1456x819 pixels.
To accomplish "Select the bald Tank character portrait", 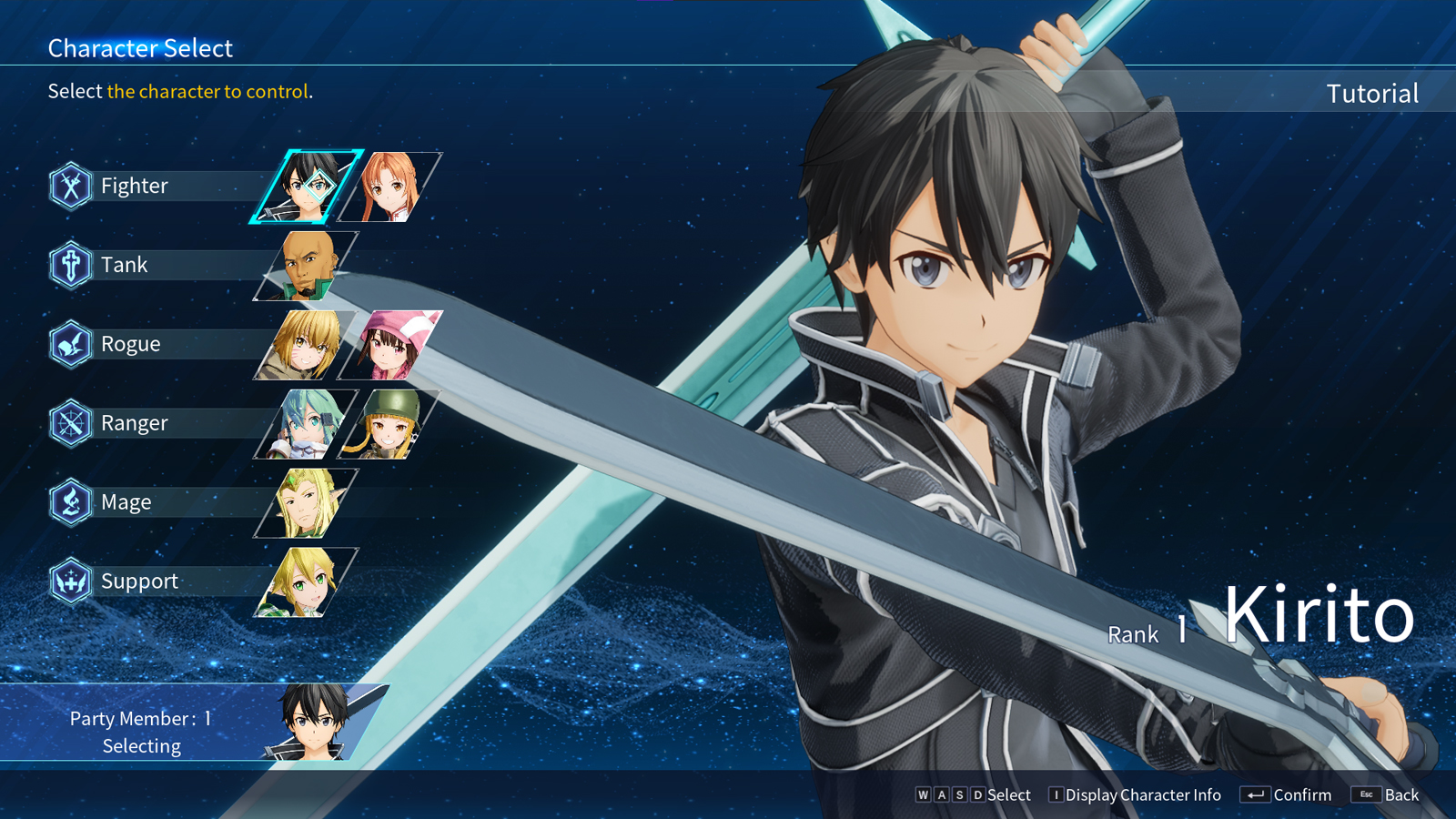I will 307,265.
